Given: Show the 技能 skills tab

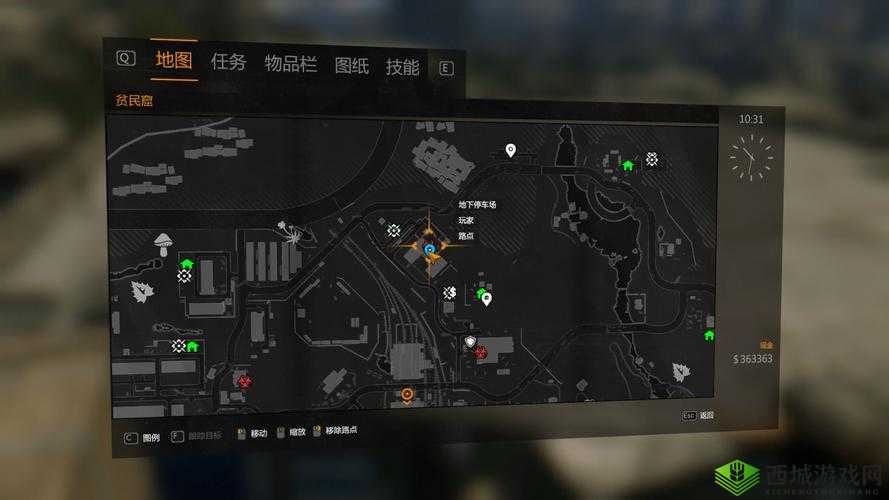Looking at the screenshot, I should coord(402,67).
